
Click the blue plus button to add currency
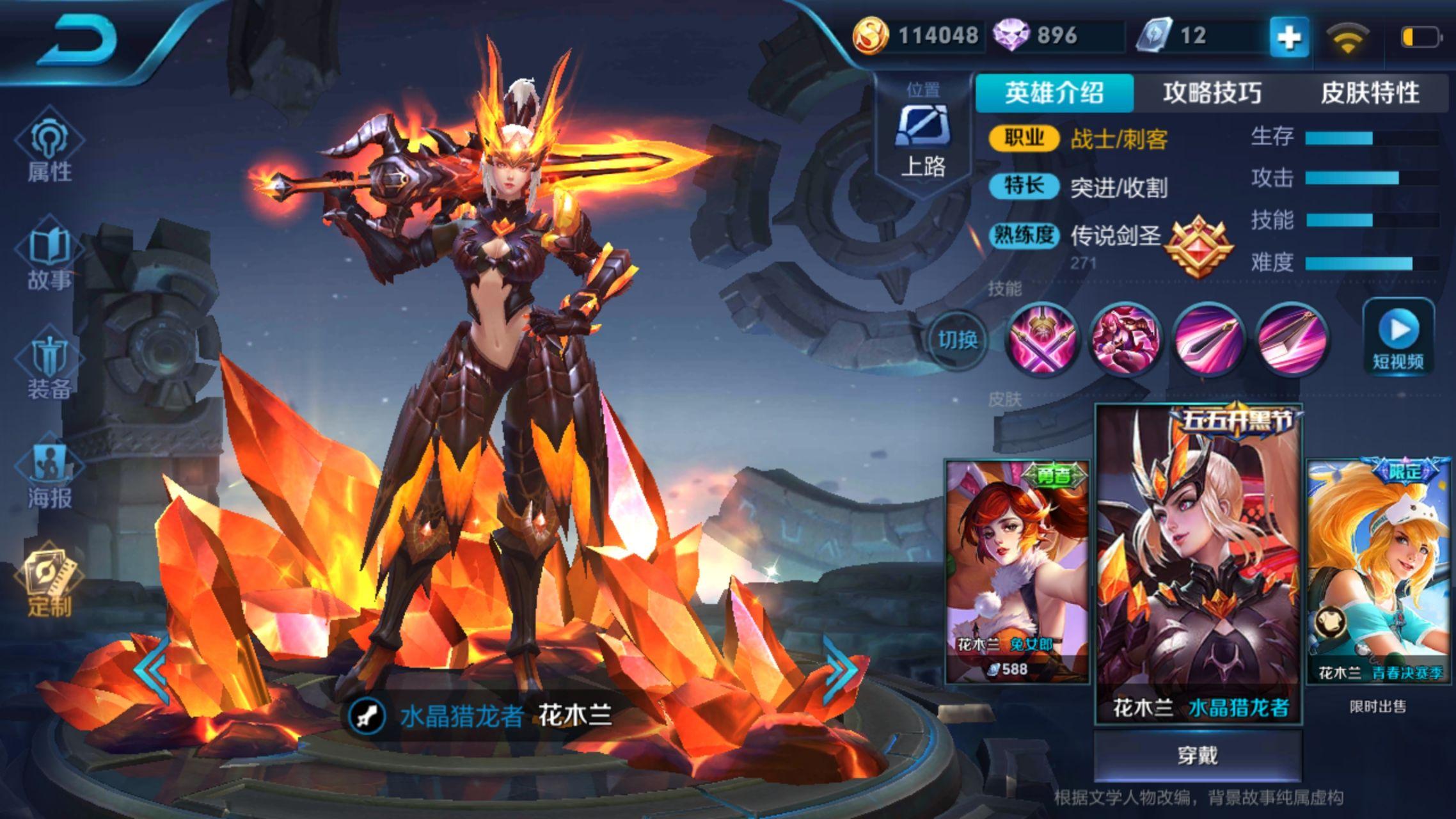(x=1288, y=37)
